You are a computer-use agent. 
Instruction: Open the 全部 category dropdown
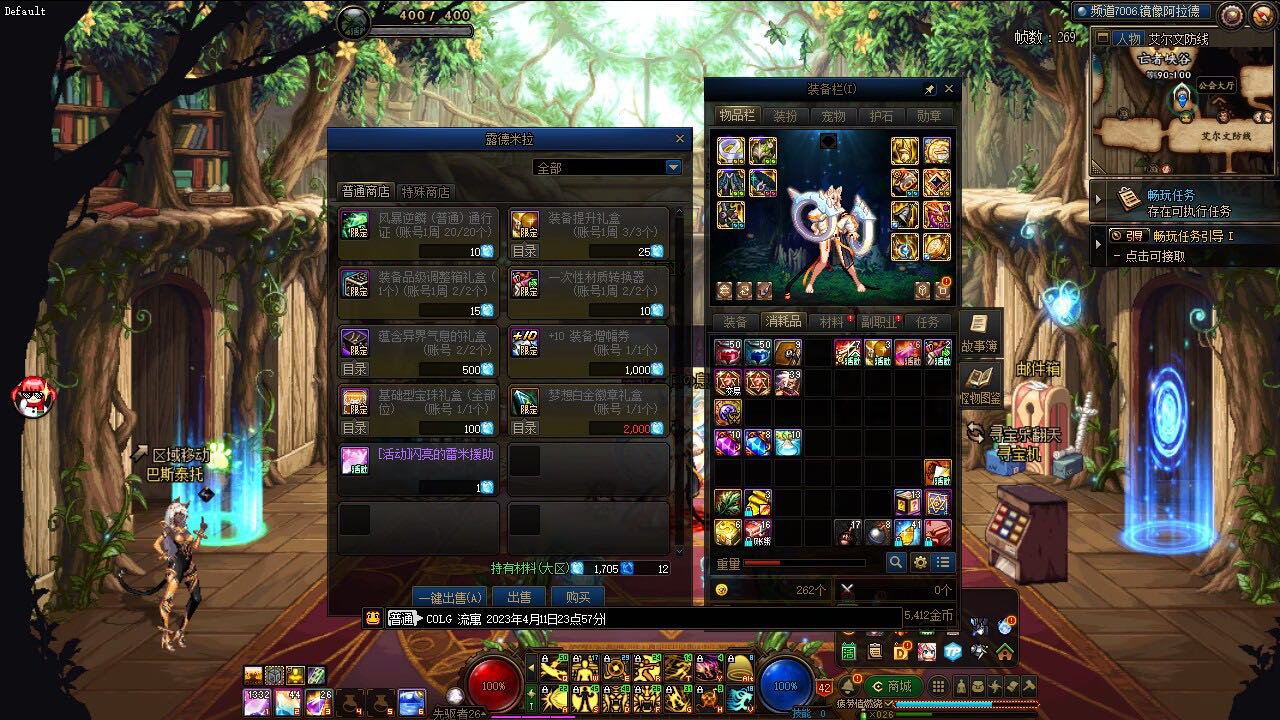click(x=673, y=167)
